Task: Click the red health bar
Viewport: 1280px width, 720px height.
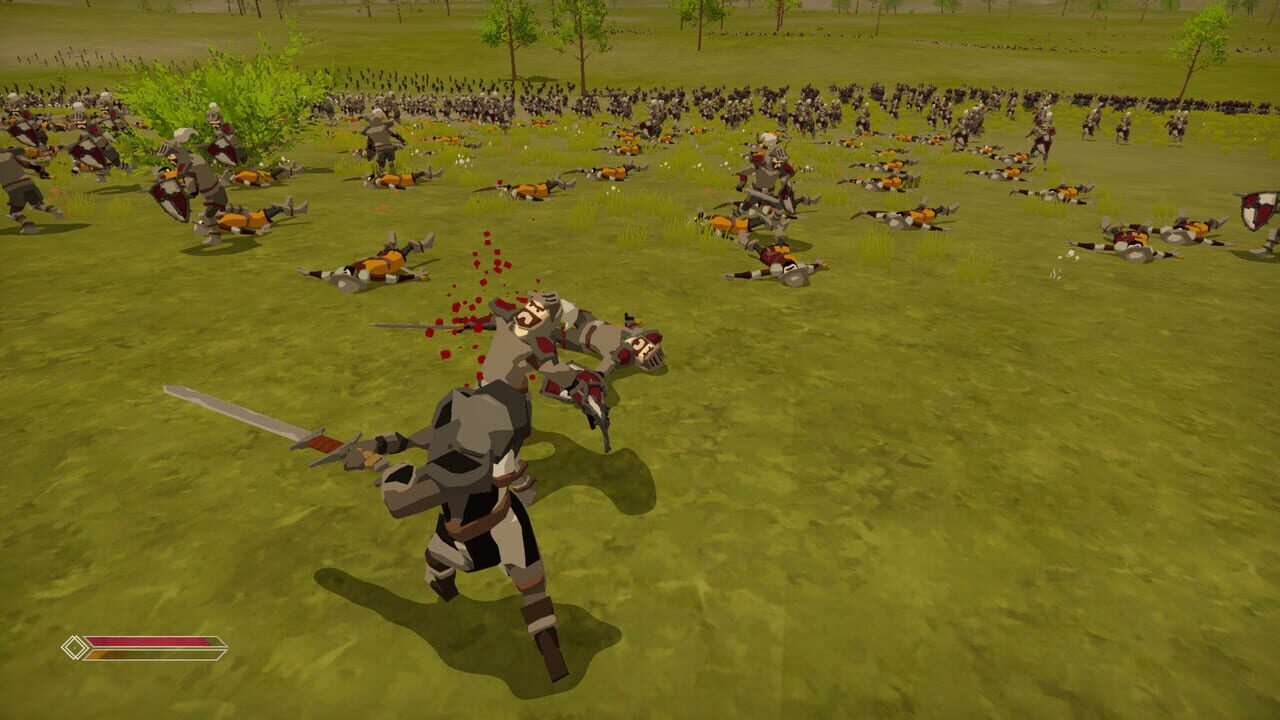Action: (150, 641)
